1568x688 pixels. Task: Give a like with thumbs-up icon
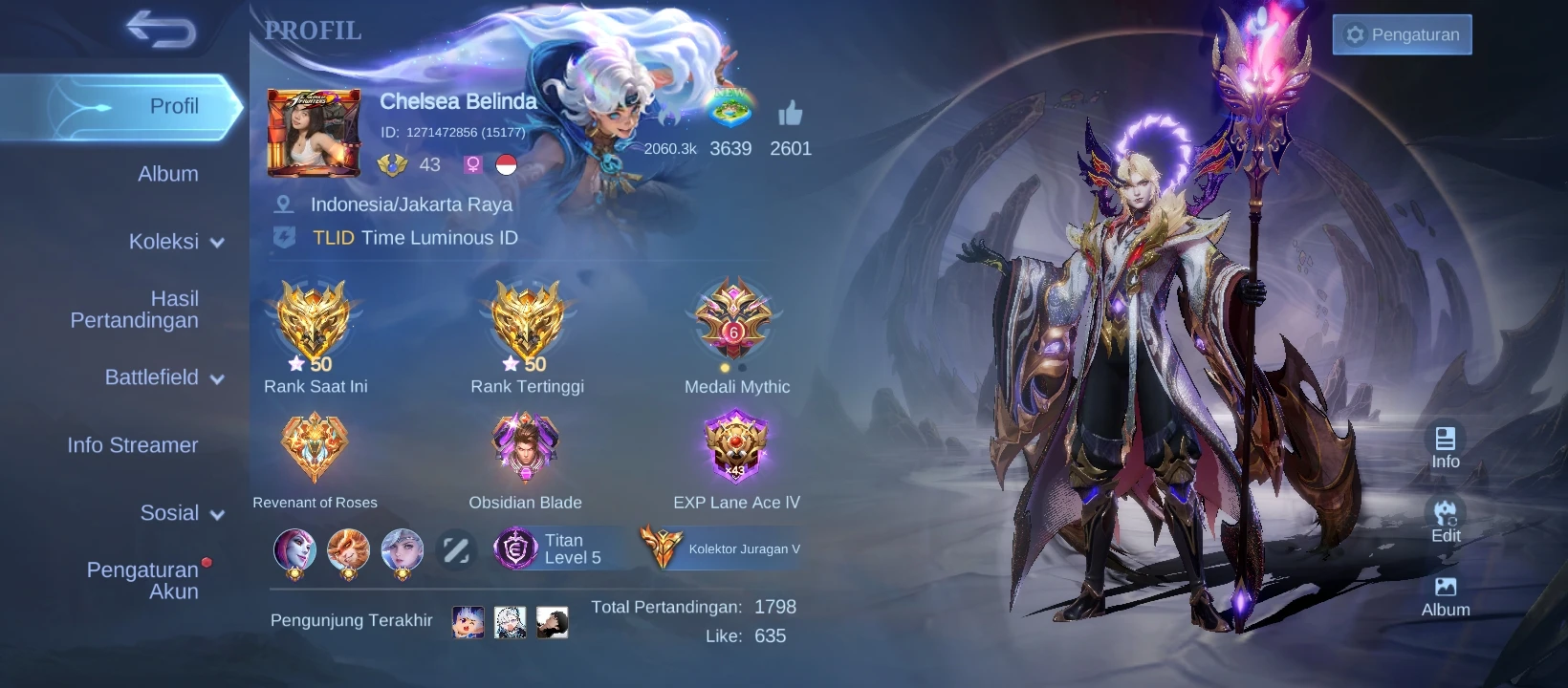790,115
